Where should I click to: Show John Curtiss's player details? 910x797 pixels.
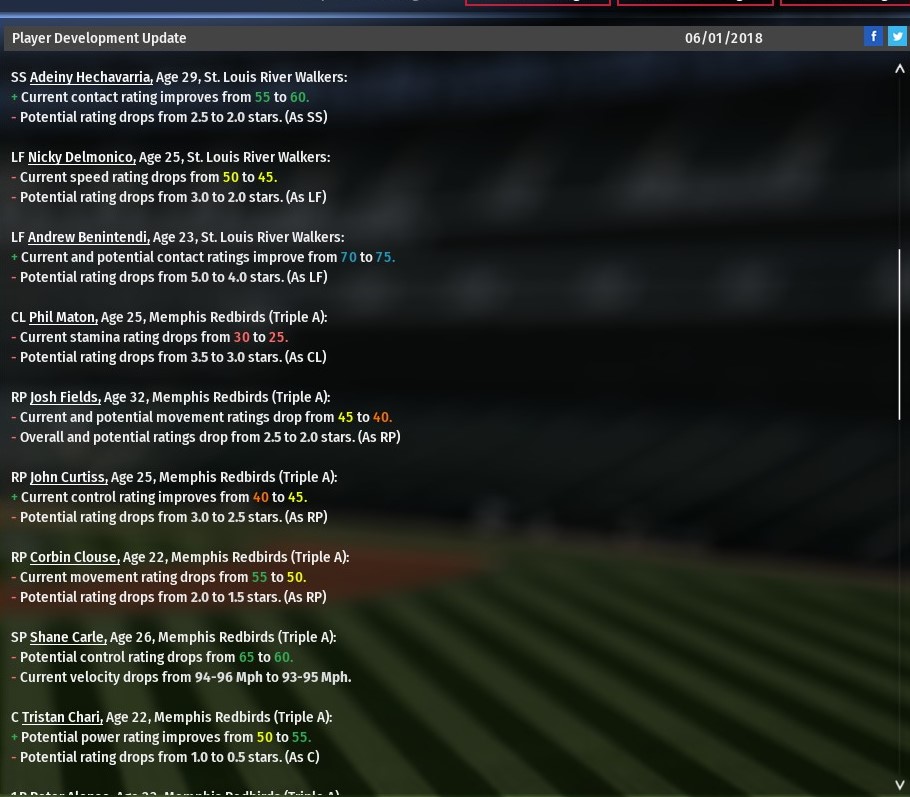click(x=68, y=477)
